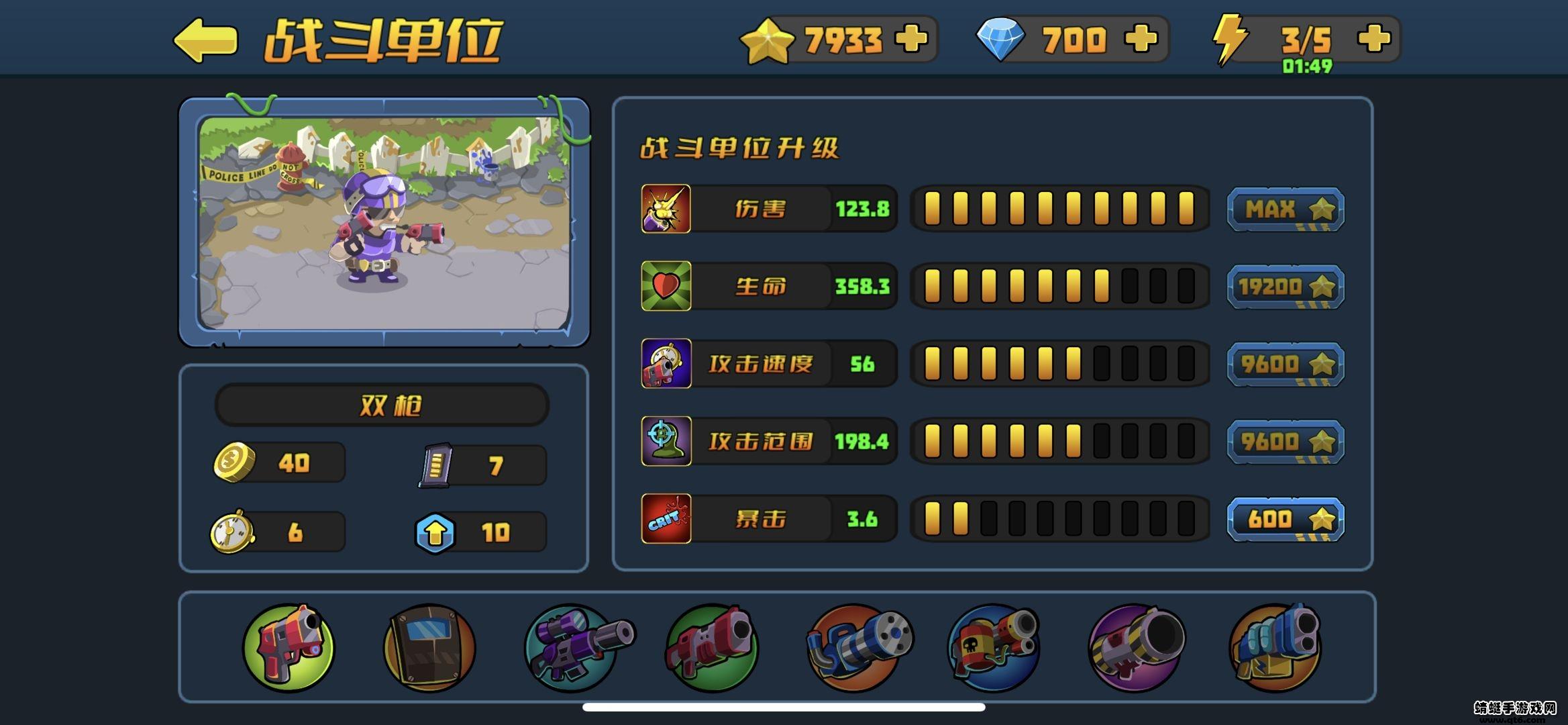
Task: Add more stars with the plus button
Action: point(912,38)
